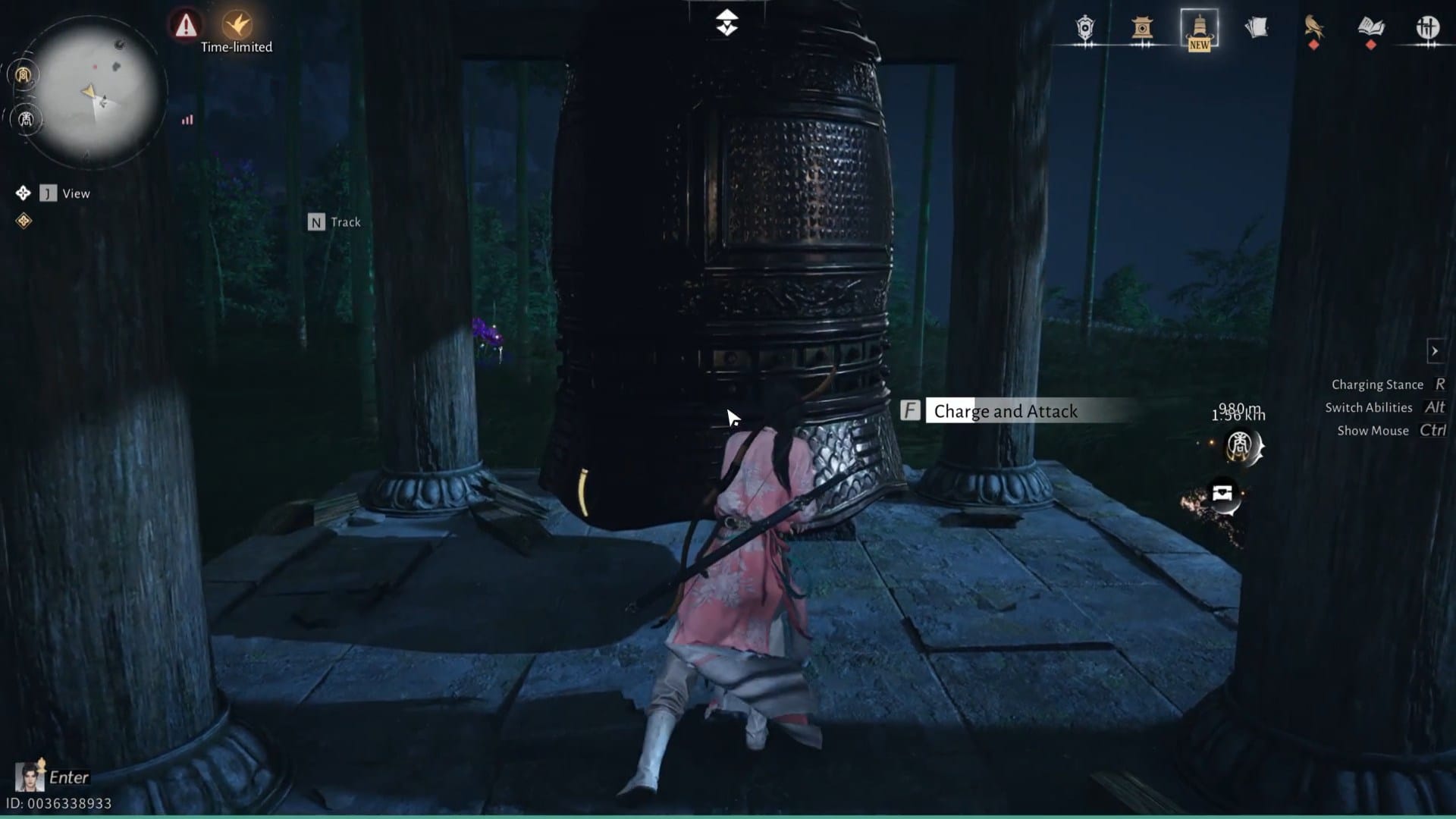Toggle the upper sect emblem beside the minimap
Screen dimensions: 1456x819
point(21,74)
